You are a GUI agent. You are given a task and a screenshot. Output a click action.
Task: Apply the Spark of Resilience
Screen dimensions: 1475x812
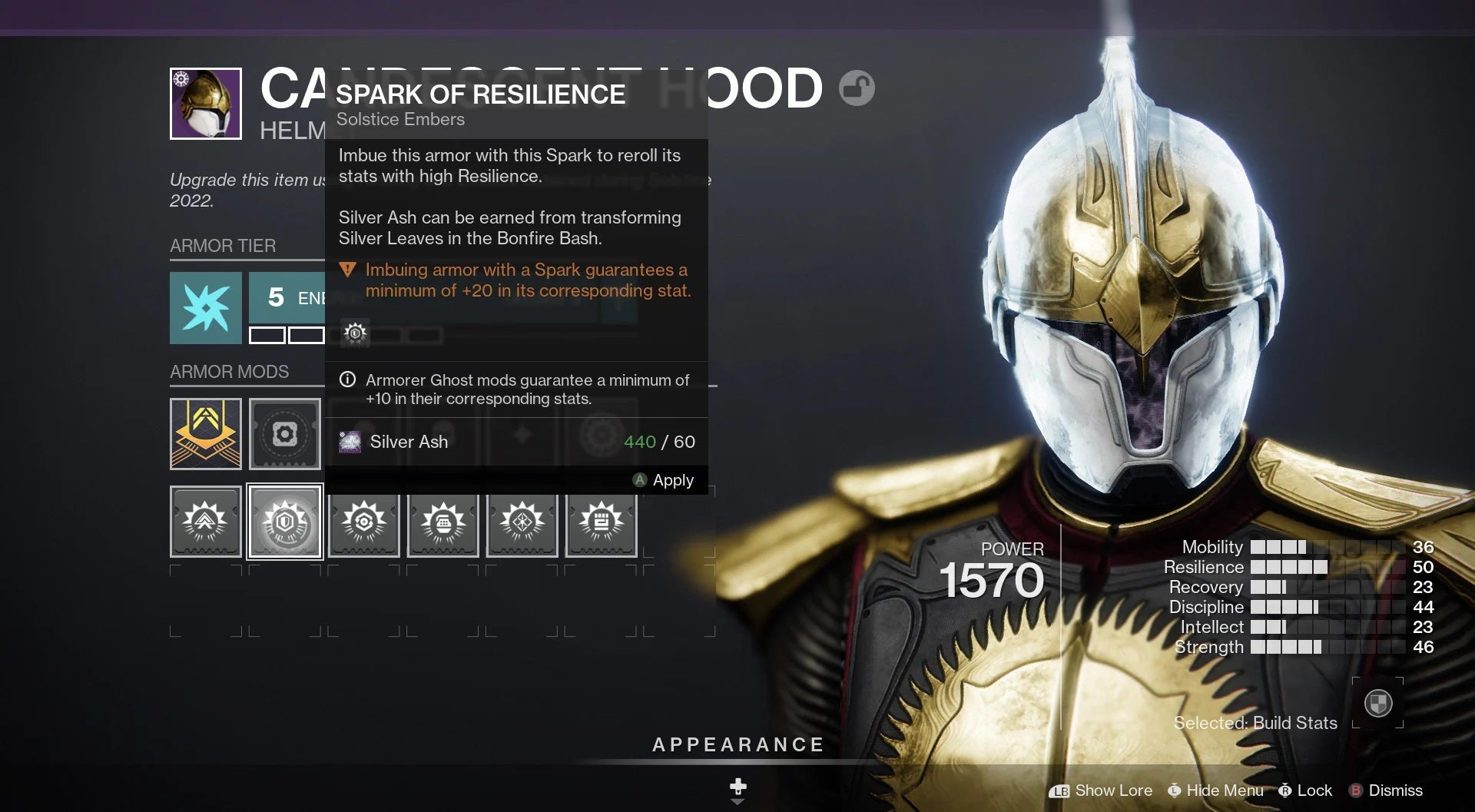point(665,480)
